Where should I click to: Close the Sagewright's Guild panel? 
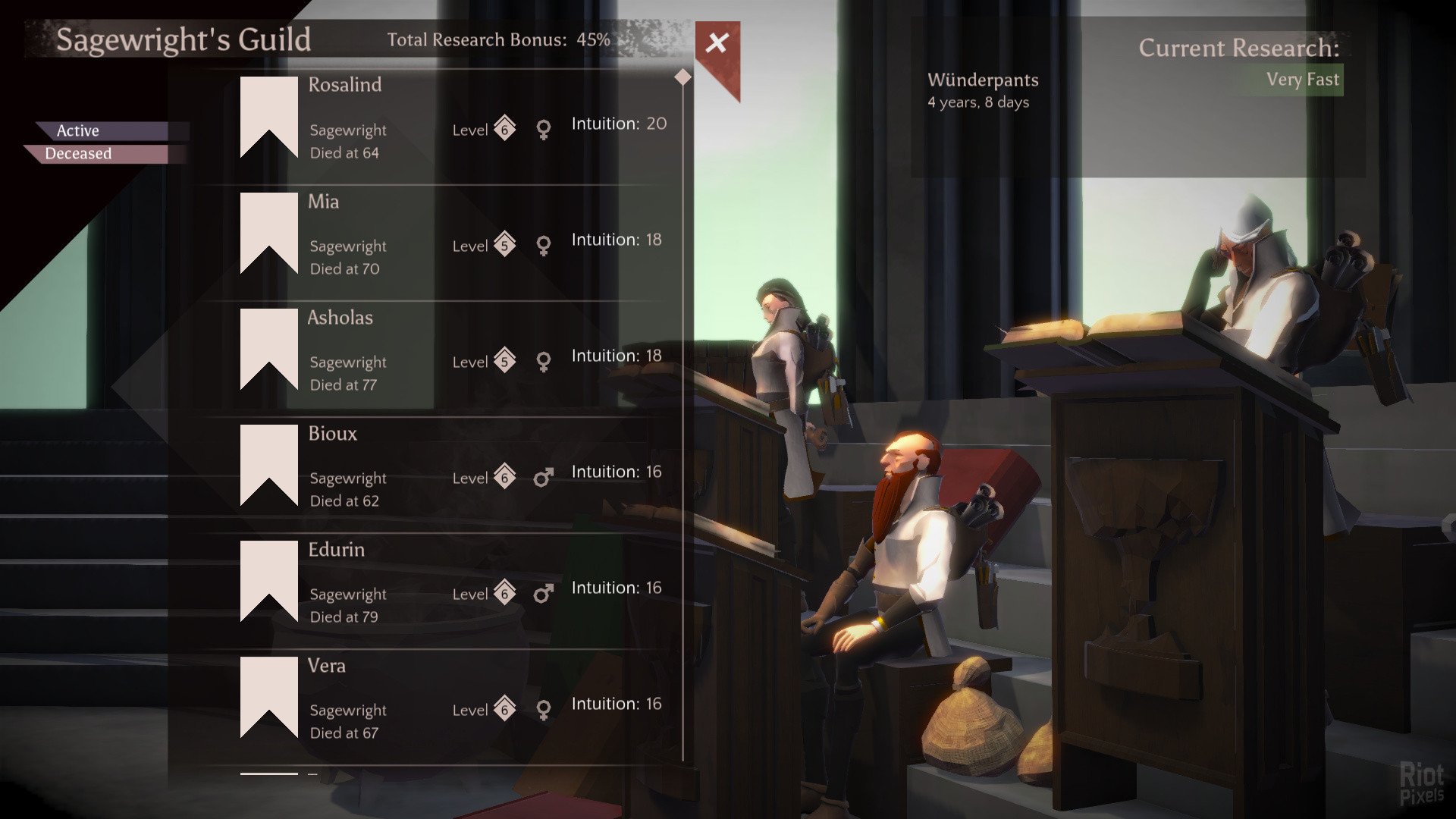[716, 43]
